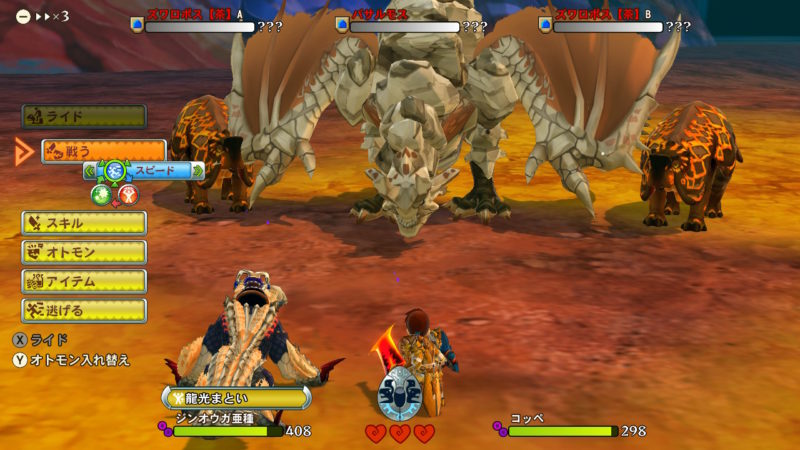The width and height of the screenshot is (800, 450).
Task: Click the left arrow on the スピード selector
Action: click(89, 171)
